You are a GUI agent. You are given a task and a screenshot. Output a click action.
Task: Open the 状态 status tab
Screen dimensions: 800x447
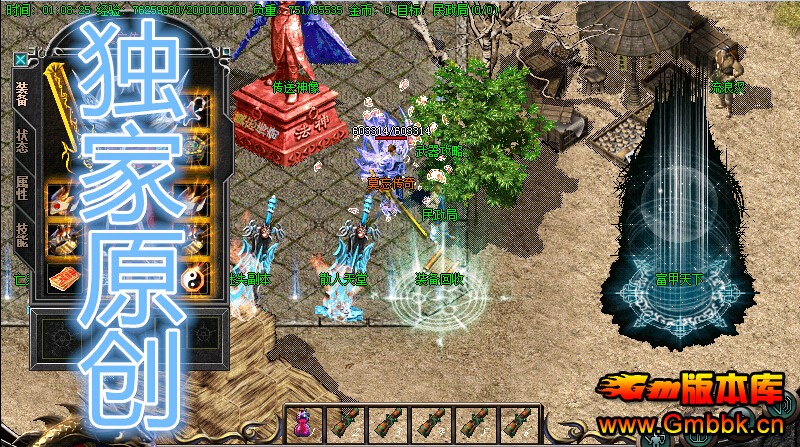[22, 141]
